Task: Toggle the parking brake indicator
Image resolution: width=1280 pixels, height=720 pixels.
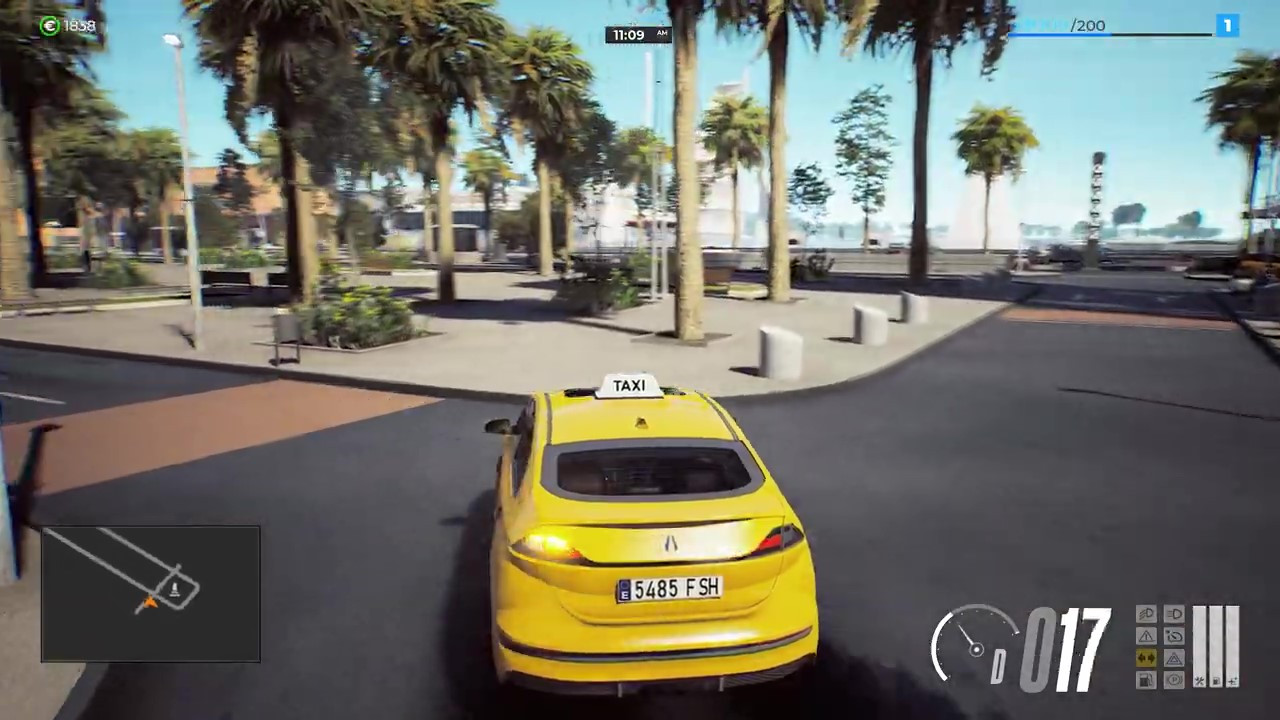Action: [x=1174, y=680]
